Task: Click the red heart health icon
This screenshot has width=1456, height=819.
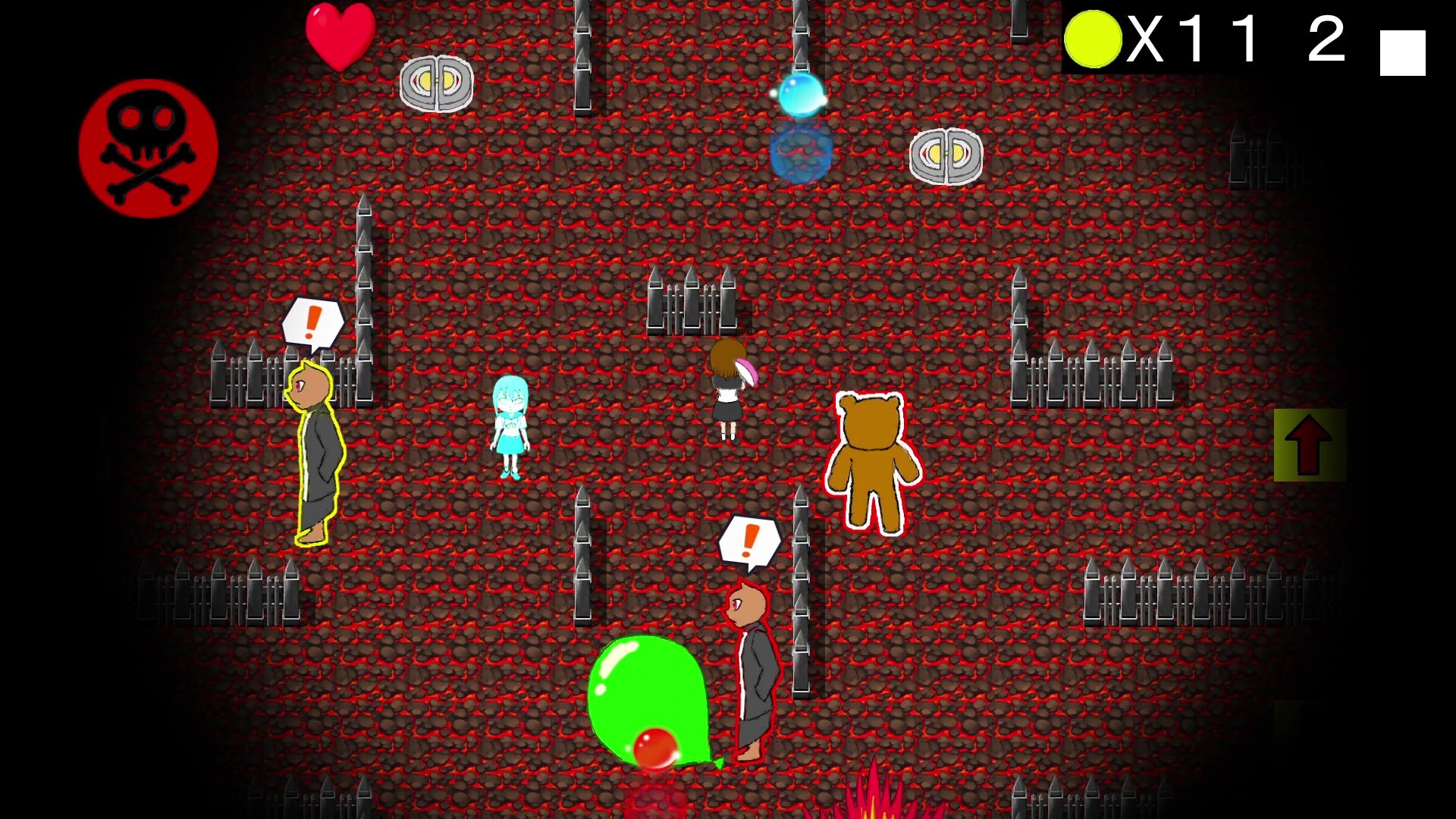Action: (340, 36)
